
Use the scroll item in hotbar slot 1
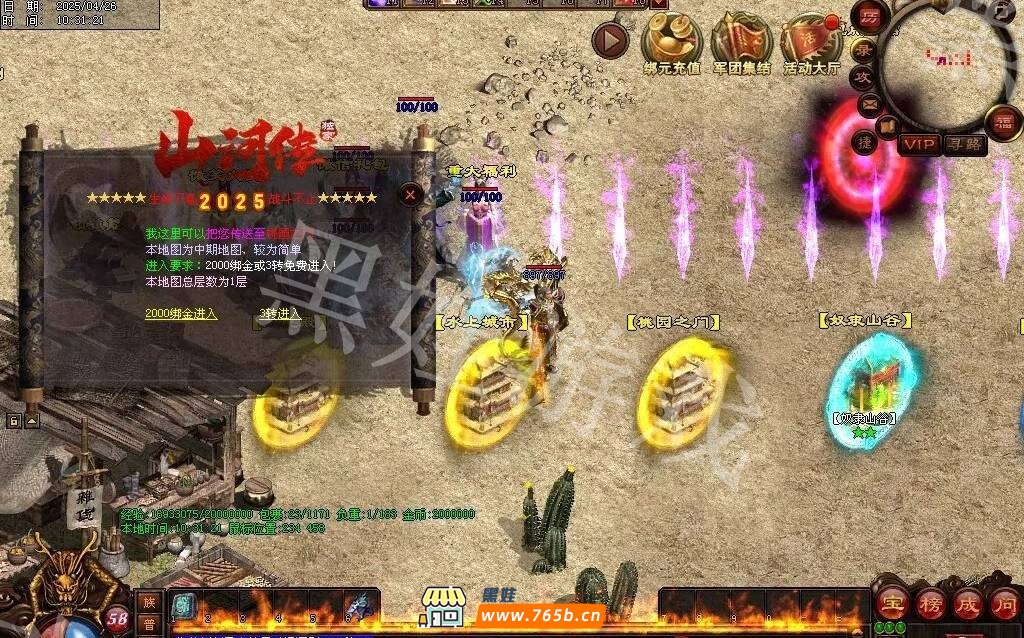point(183,605)
